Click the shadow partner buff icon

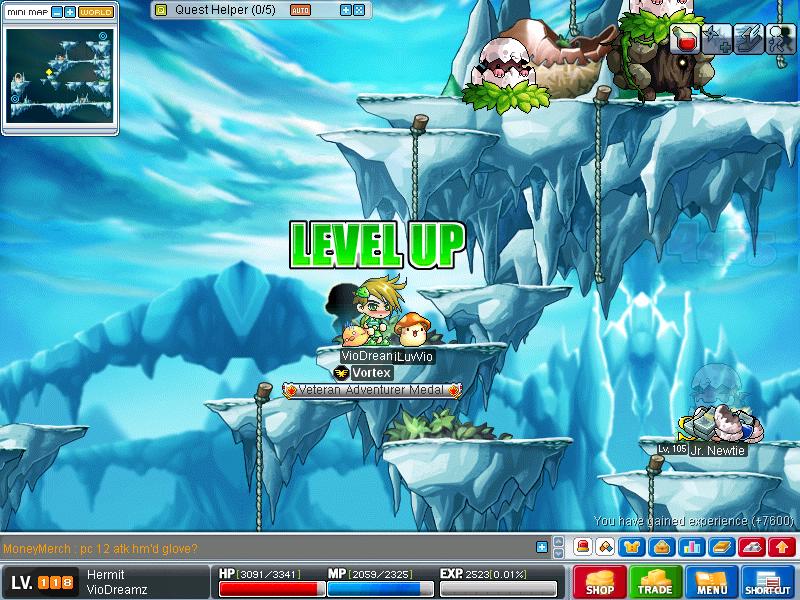pos(779,39)
